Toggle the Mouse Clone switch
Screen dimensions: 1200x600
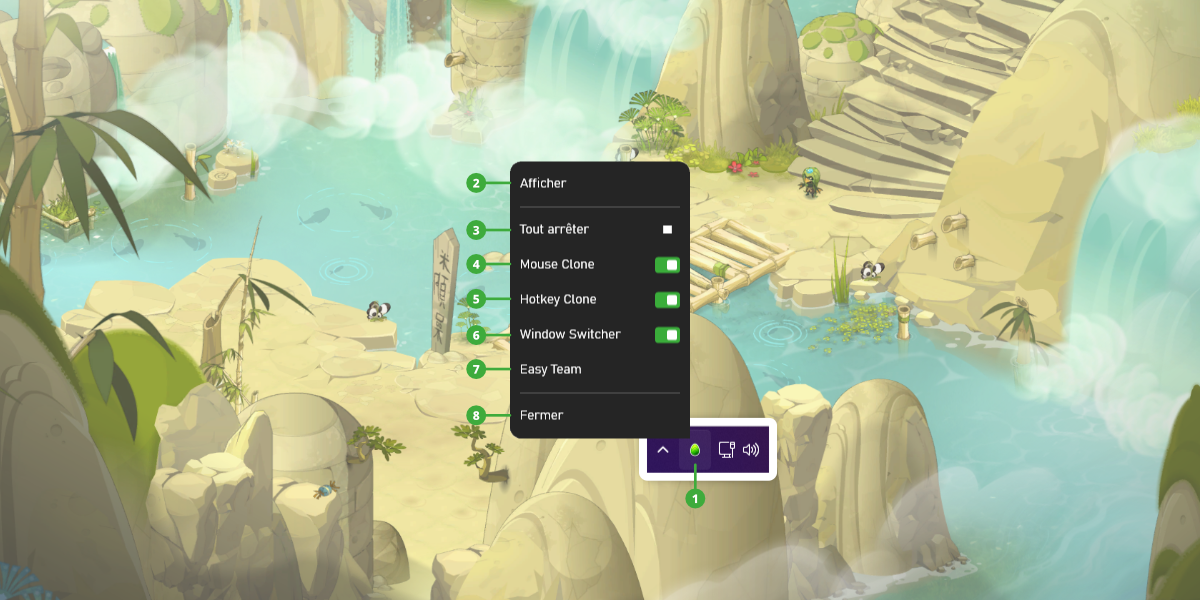pos(667,265)
